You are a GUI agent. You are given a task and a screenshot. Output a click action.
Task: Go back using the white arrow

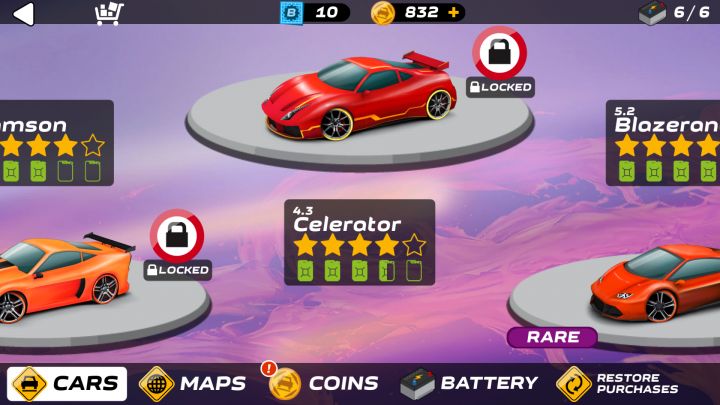pyautogui.click(x=23, y=13)
